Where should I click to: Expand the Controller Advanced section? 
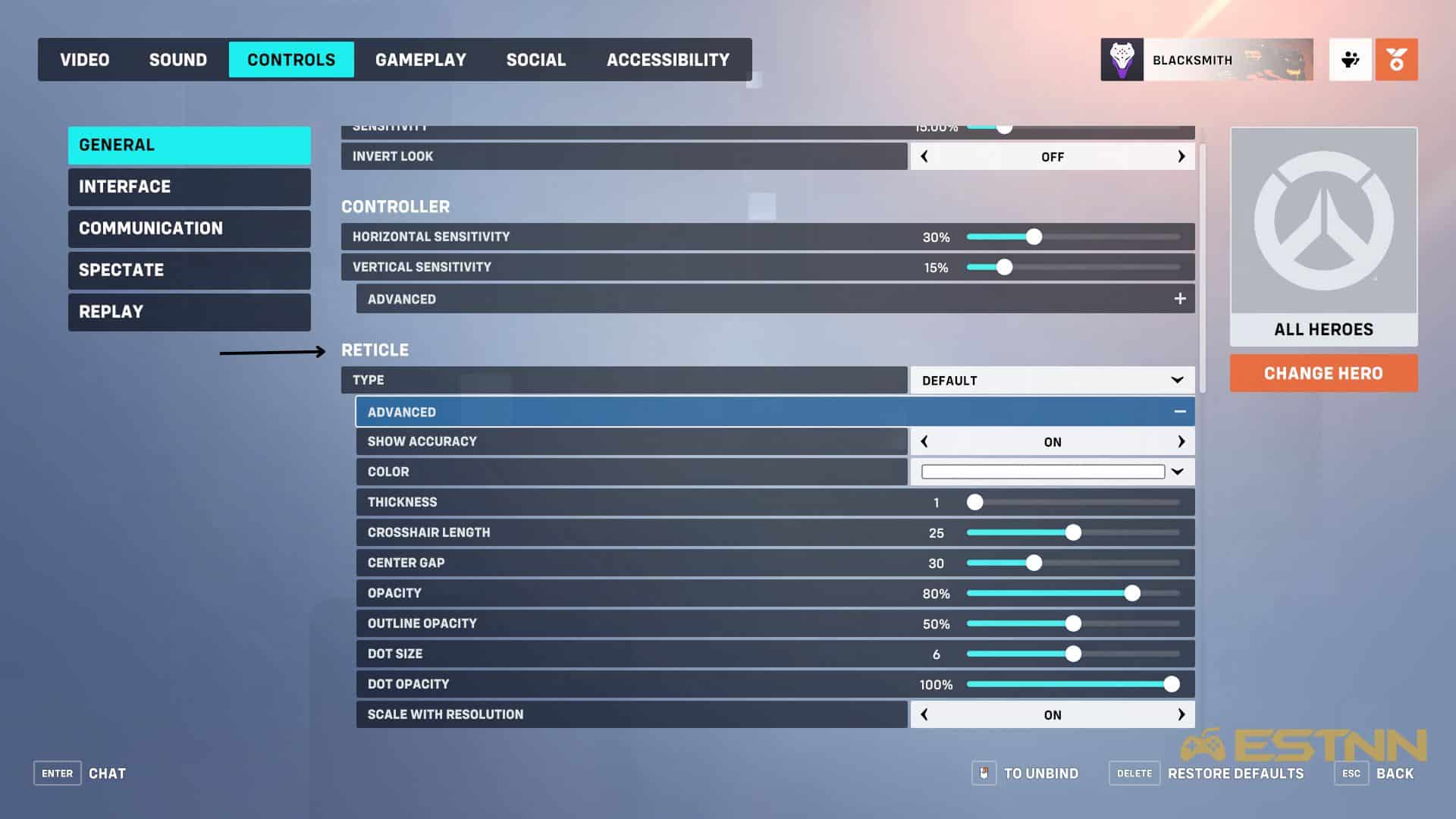(x=1180, y=298)
